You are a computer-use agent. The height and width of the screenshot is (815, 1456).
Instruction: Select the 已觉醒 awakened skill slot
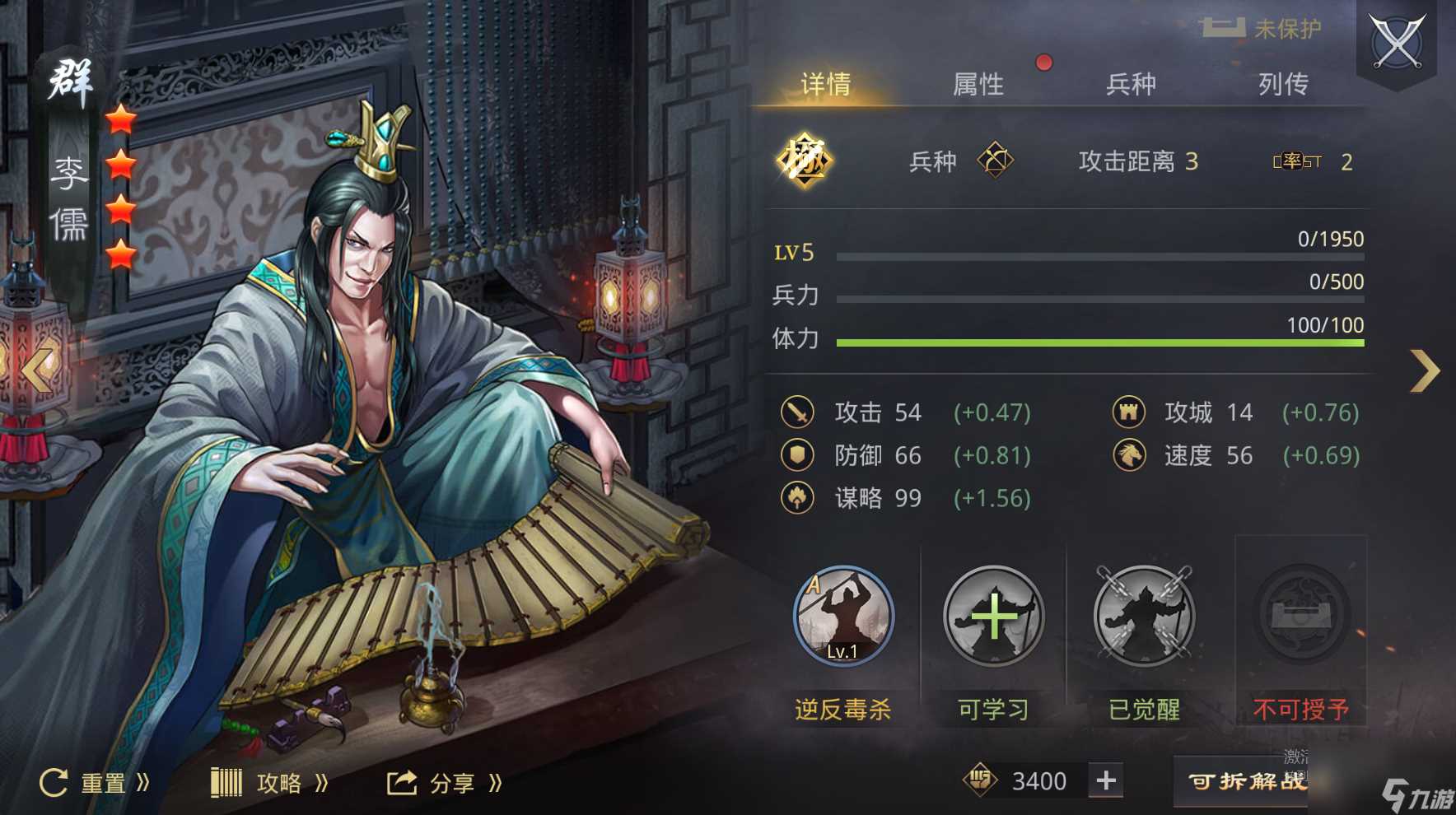(1144, 616)
